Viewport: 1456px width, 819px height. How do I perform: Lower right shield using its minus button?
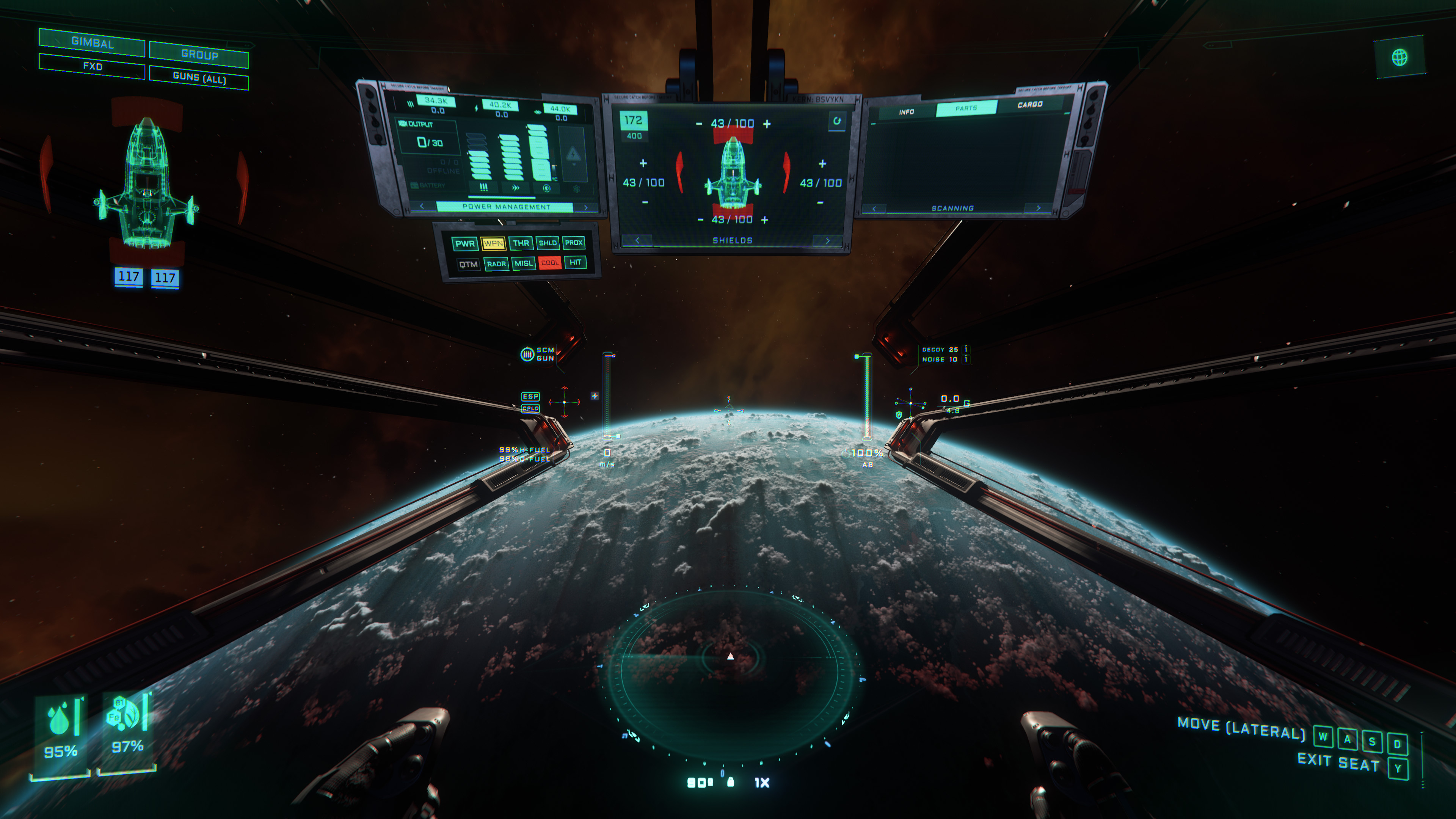tap(820, 202)
